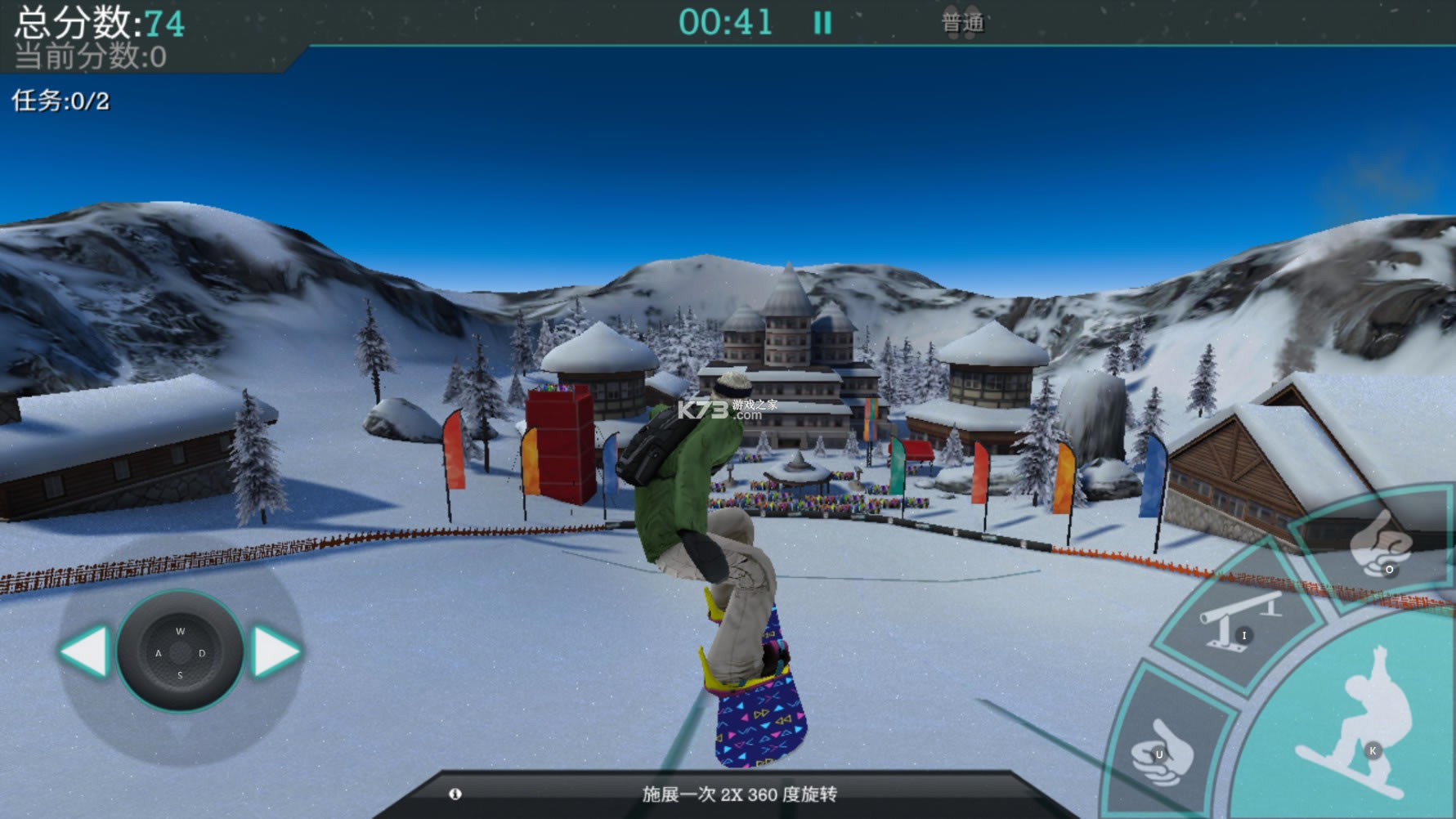
Task: Trigger the upper hand grab trick
Action: (x=1380, y=544)
